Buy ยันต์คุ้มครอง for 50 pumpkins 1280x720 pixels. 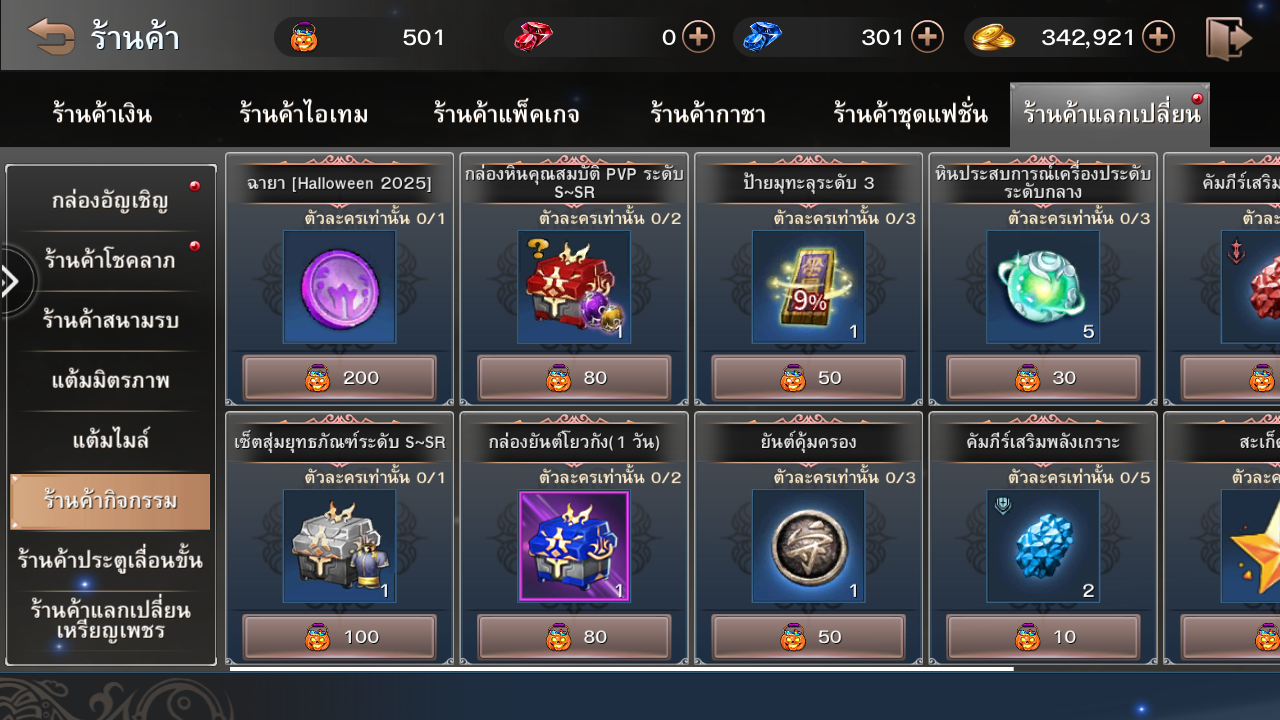808,637
